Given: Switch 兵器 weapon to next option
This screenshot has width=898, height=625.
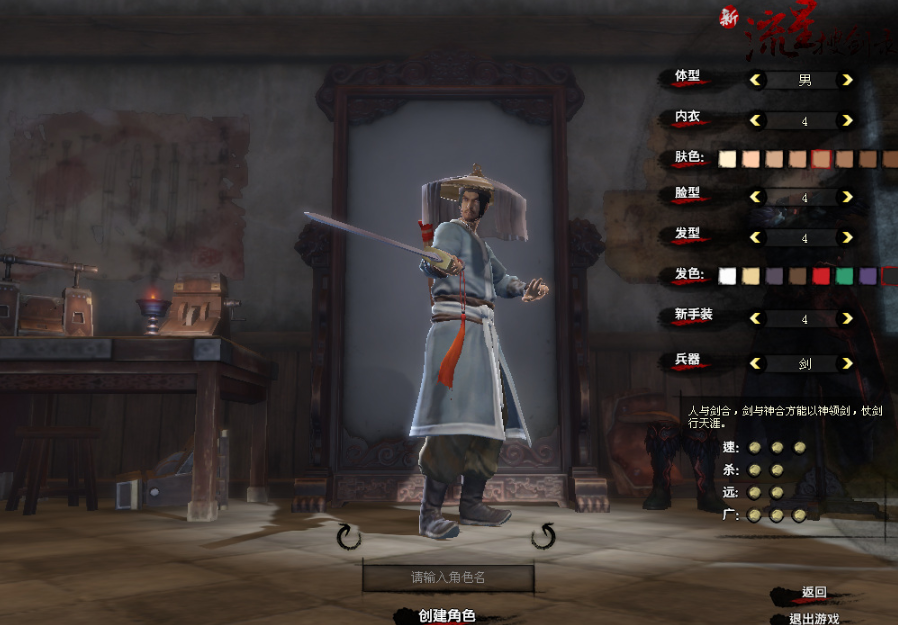Looking at the screenshot, I should (847, 364).
